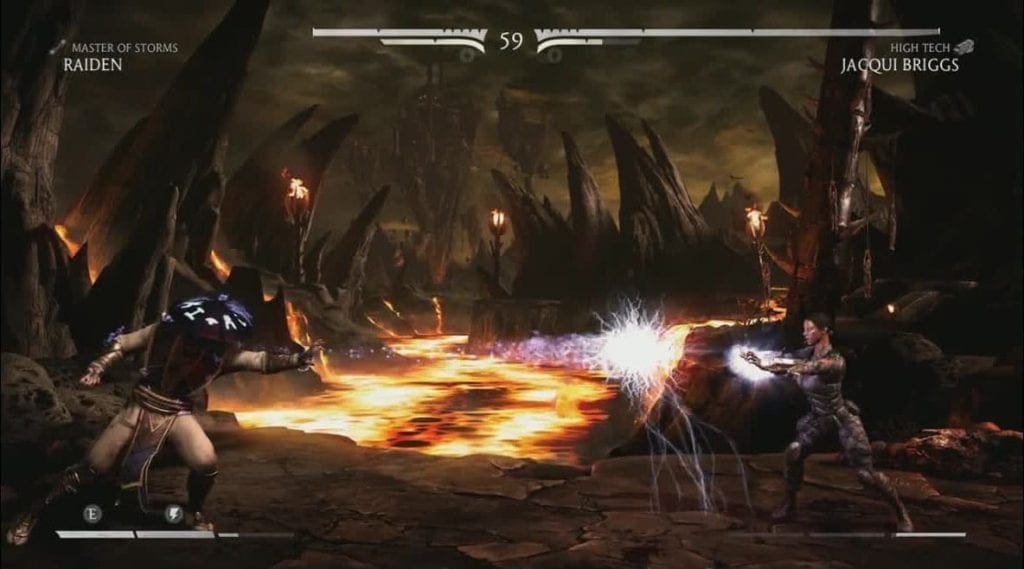Click the High Tech variation gauntlet icon
This screenshot has height=569, width=1024.
(x=962, y=46)
